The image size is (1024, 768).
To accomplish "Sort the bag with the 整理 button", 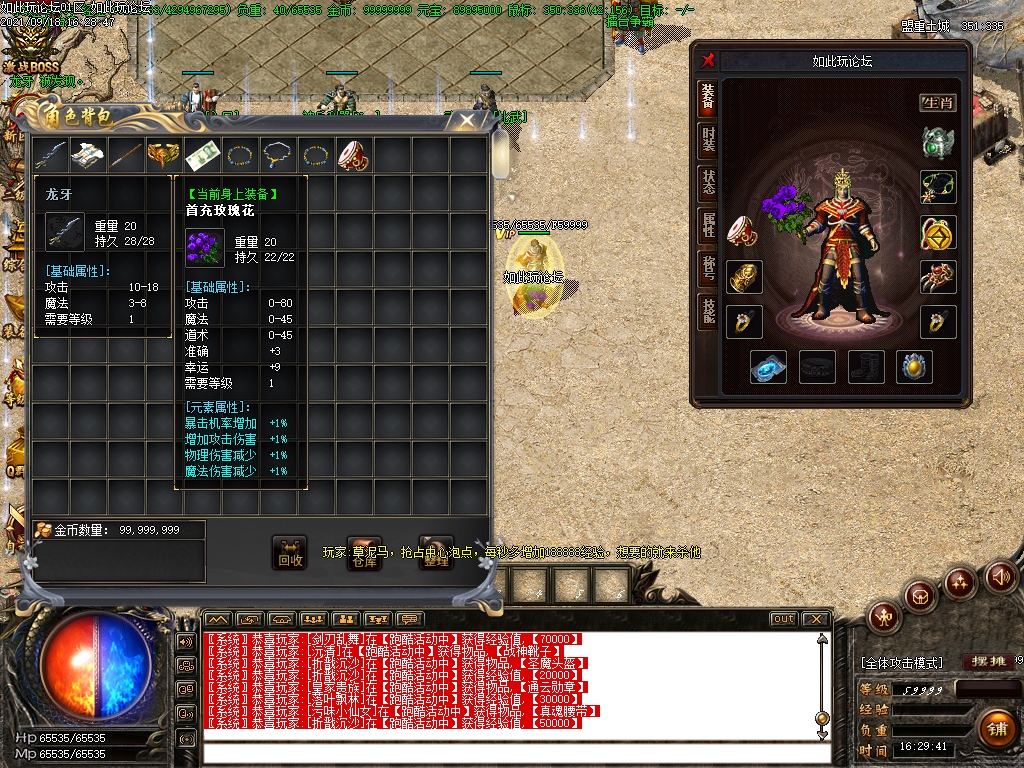I will click(x=436, y=552).
